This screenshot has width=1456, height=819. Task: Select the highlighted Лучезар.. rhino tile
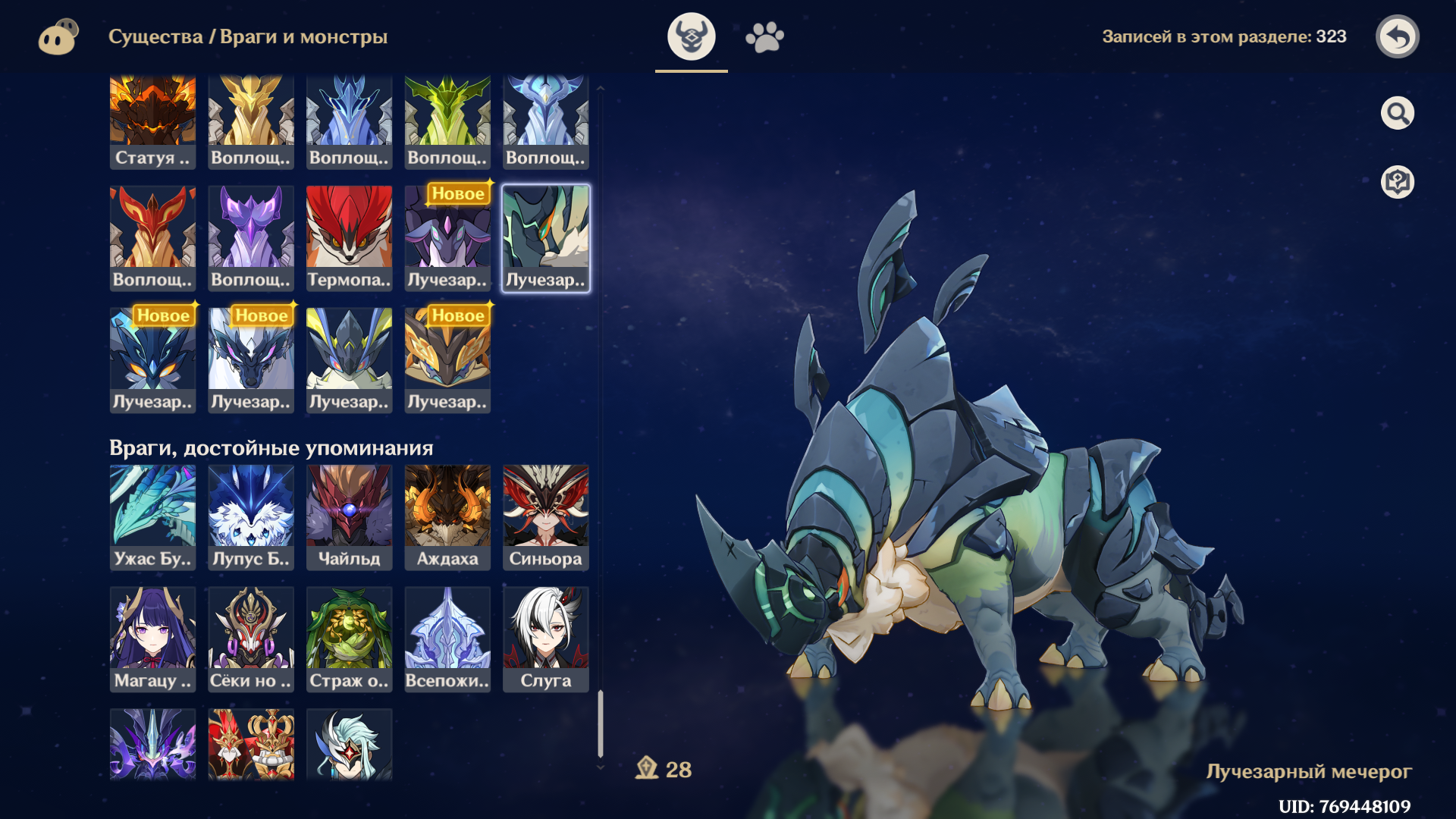click(x=546, y=238)
